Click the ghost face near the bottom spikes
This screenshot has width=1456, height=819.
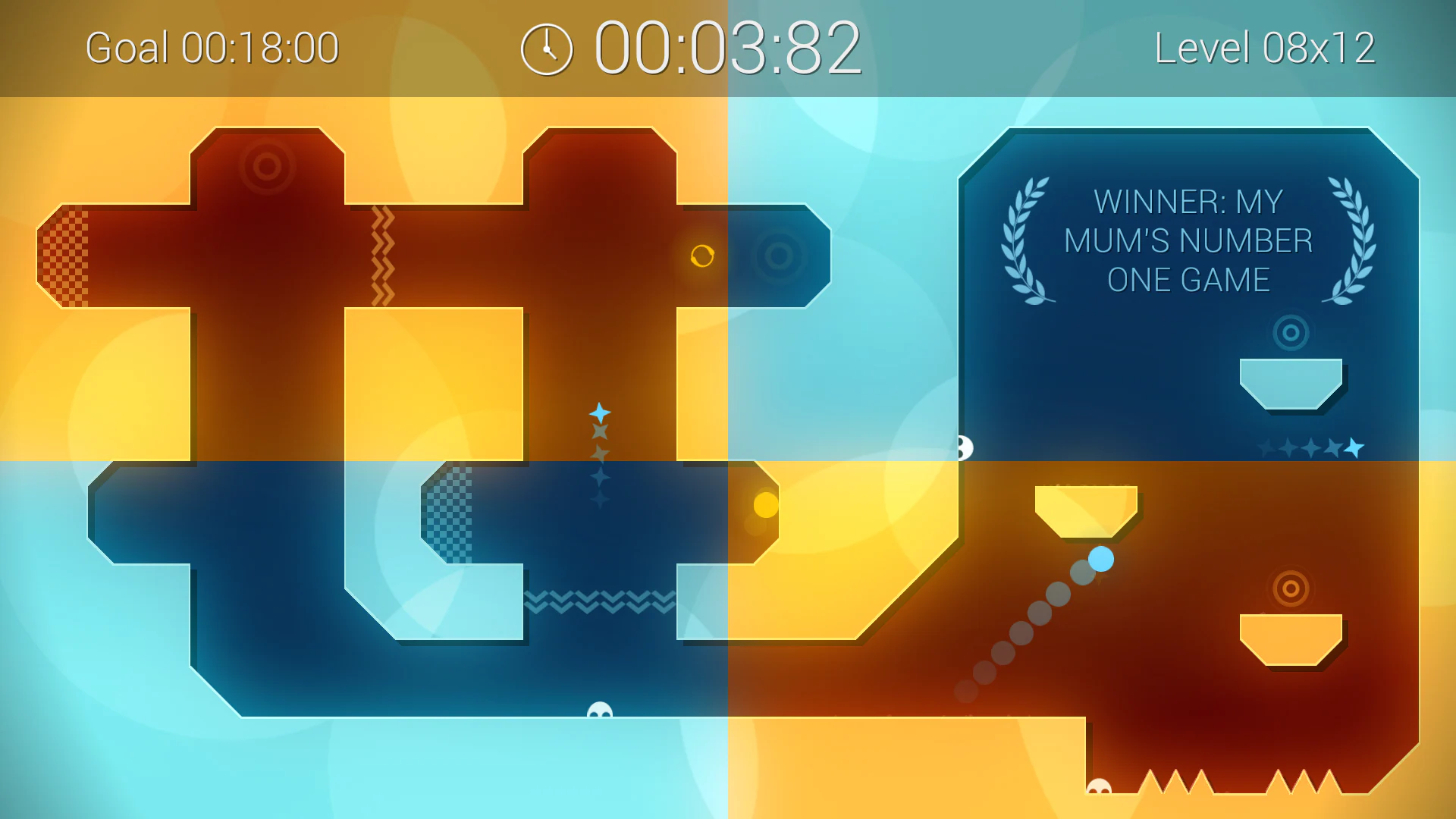[x=1098, y=786]
